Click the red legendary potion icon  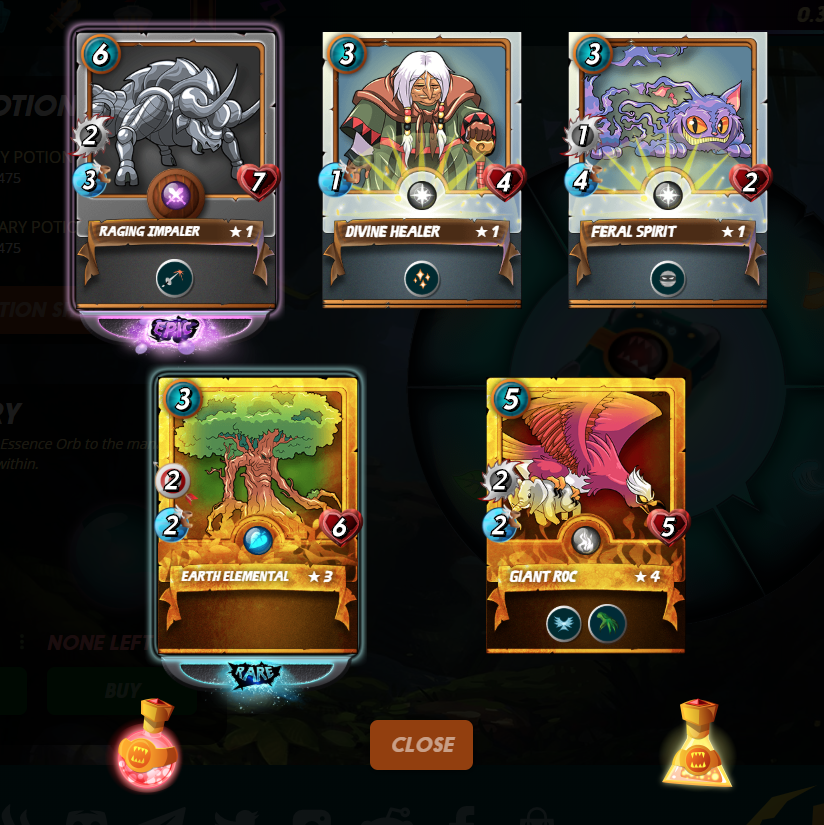tap(147, 746)
